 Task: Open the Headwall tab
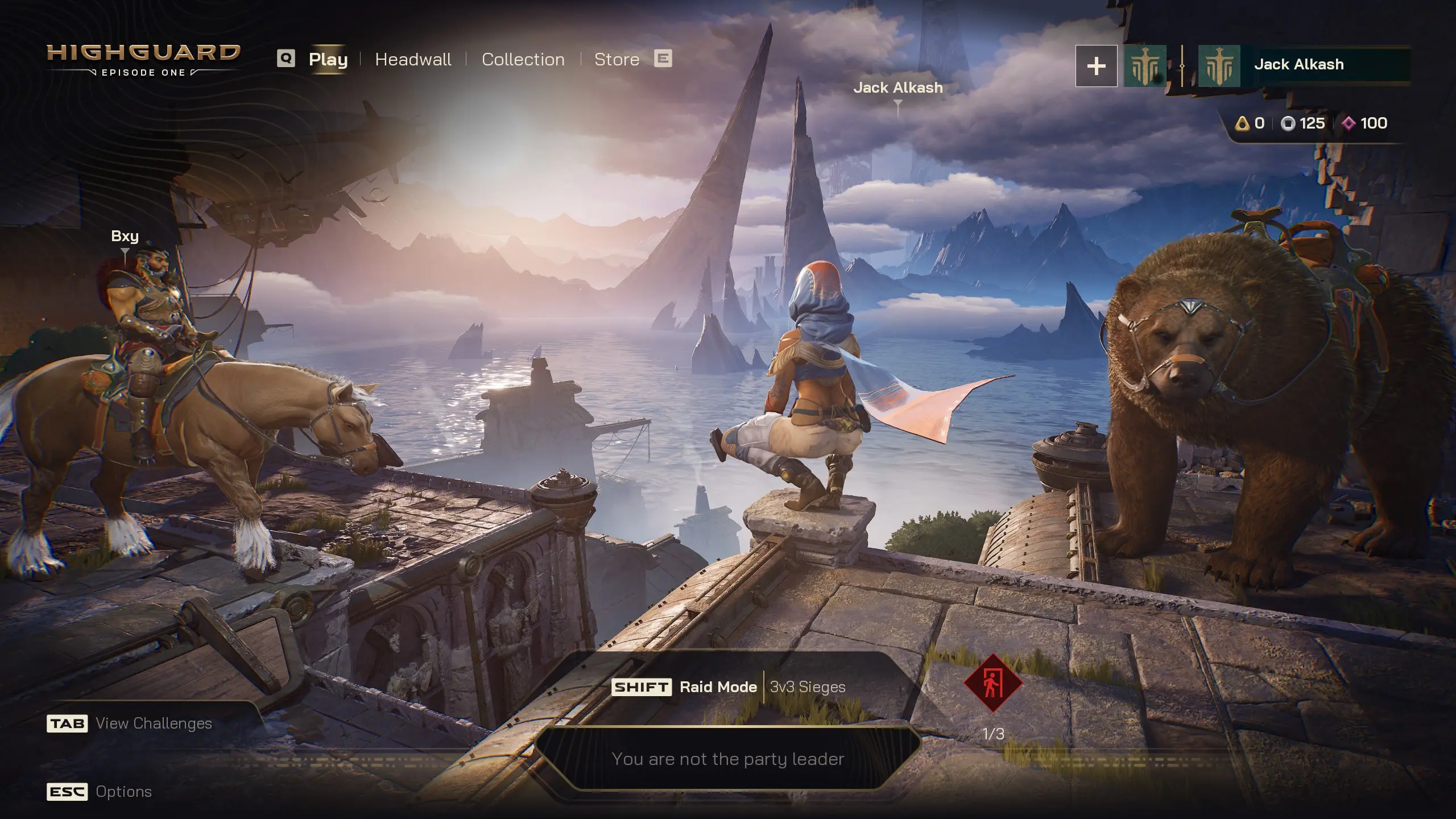[413, 59]
